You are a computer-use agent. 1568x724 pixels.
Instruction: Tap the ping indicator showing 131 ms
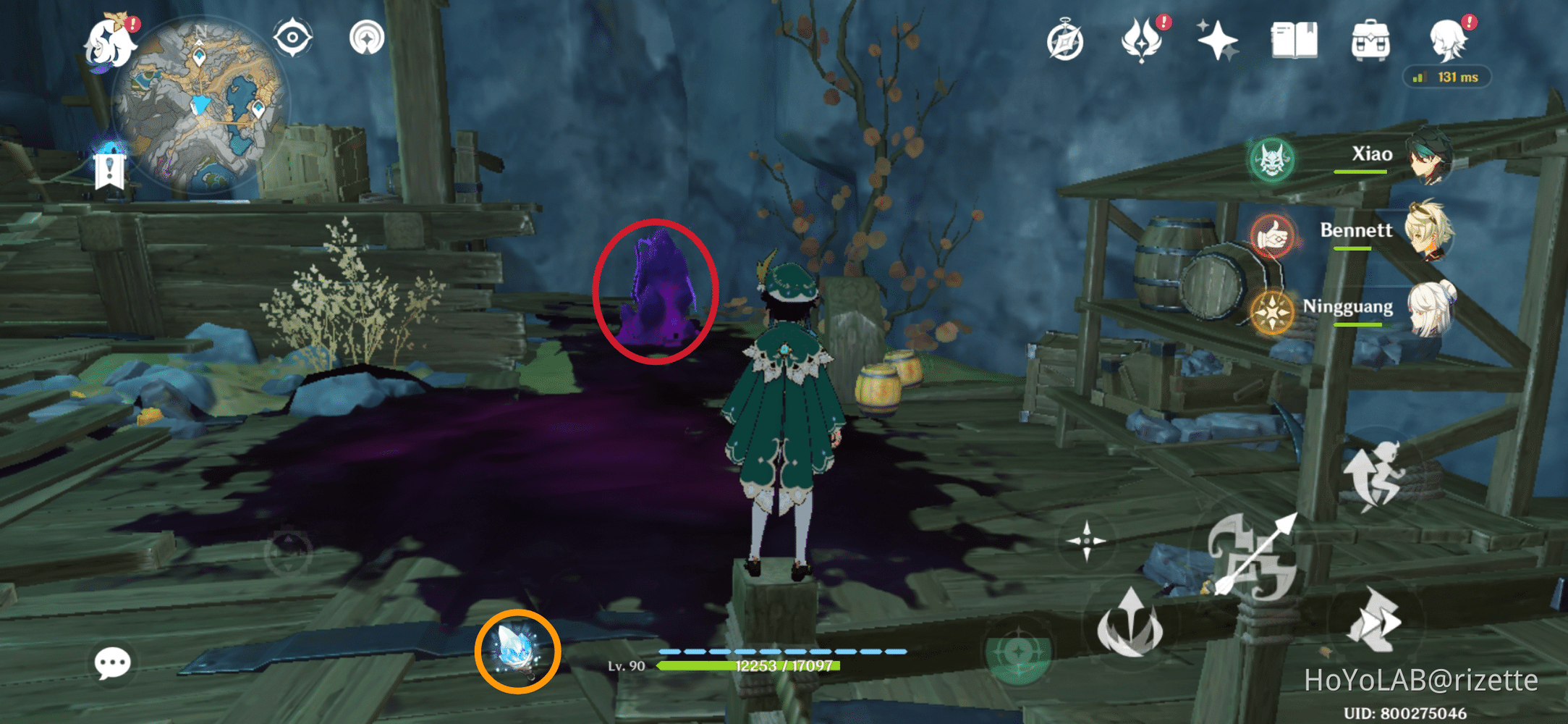pyautogui.click(x=1446, y=77)
